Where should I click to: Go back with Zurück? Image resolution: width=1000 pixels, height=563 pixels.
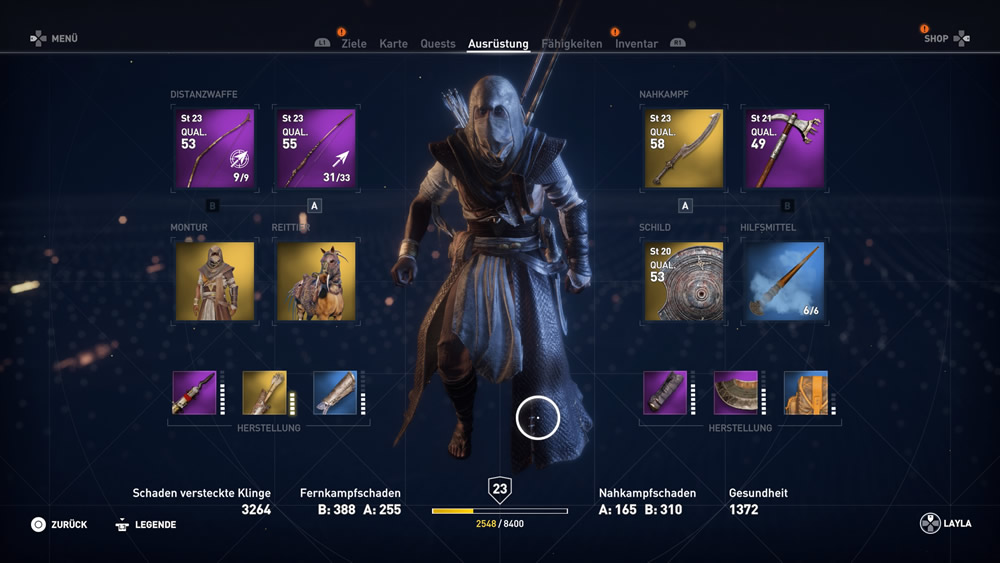tap(59, 524)
